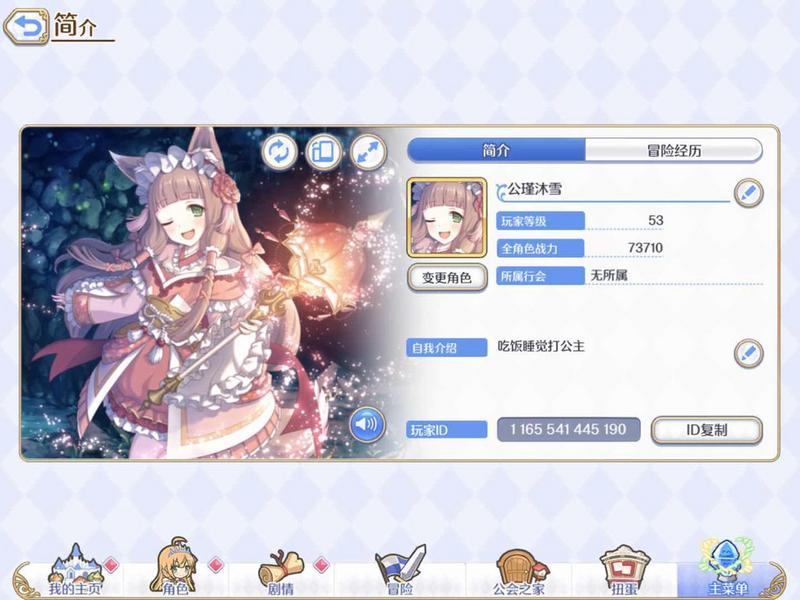Edit the self-introduction text

click(748, 352)
